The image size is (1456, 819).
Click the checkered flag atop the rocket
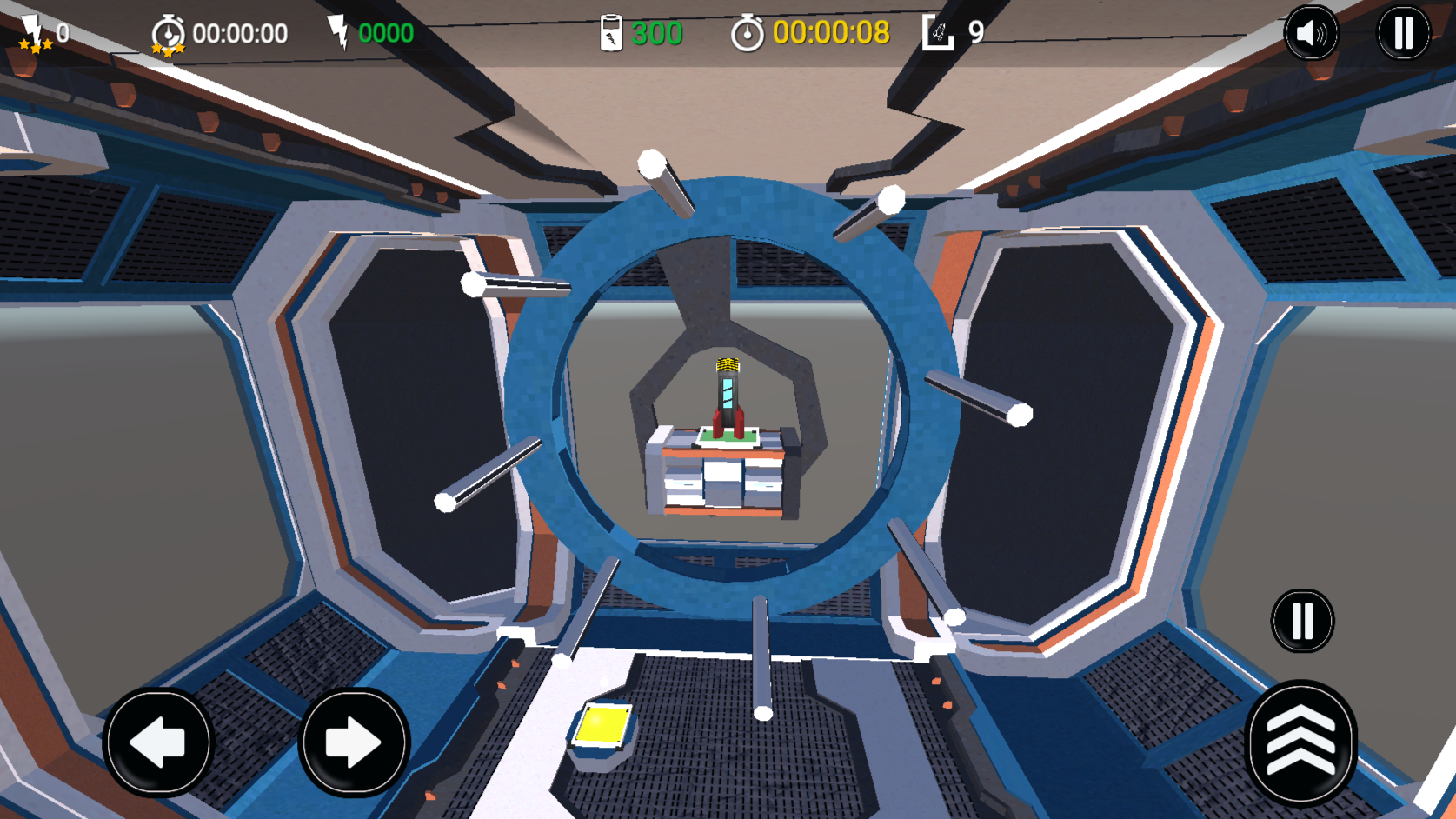pyautogui.click(x=727, y=365)
